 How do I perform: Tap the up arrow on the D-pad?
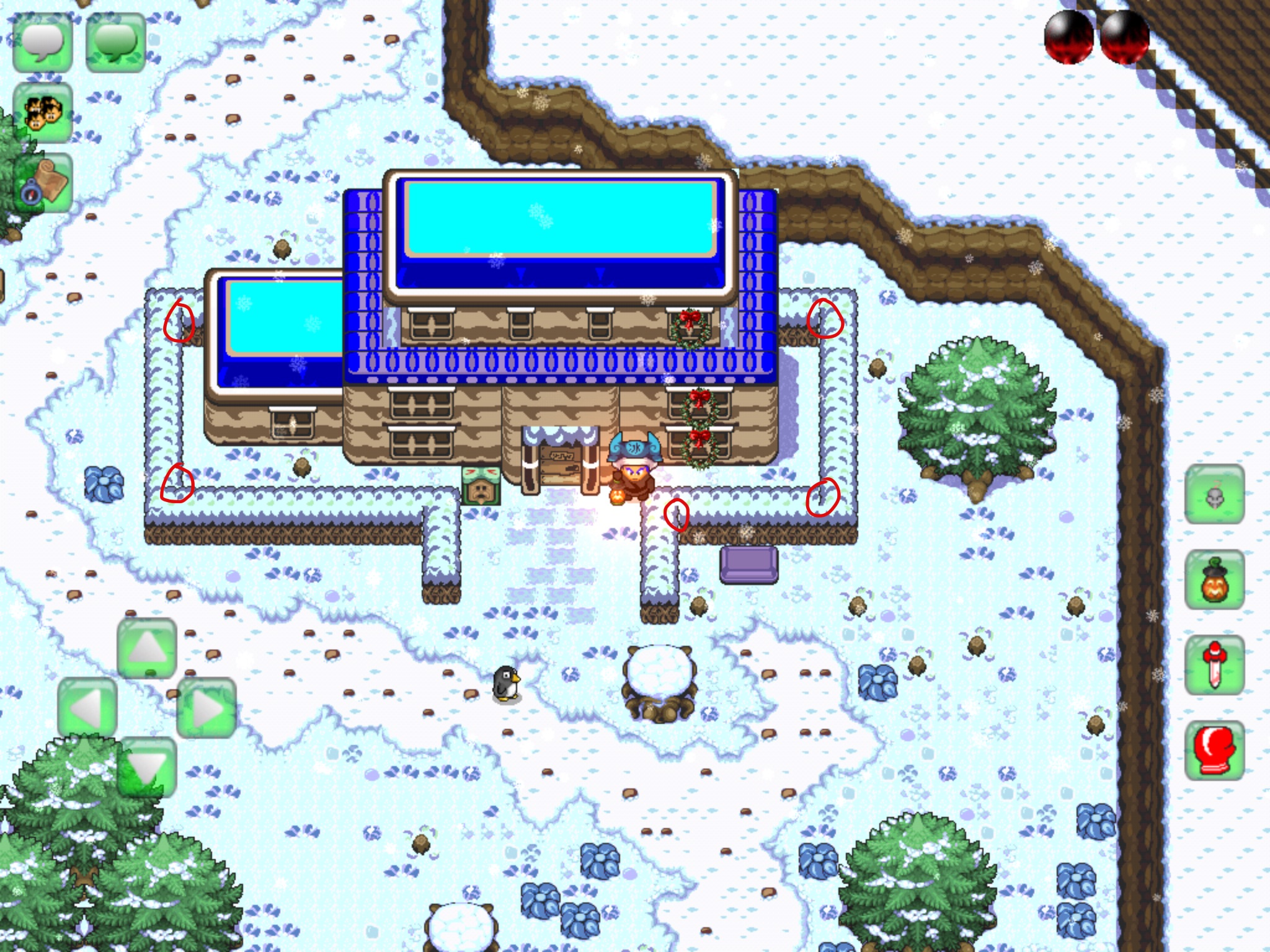click(147, 648)
